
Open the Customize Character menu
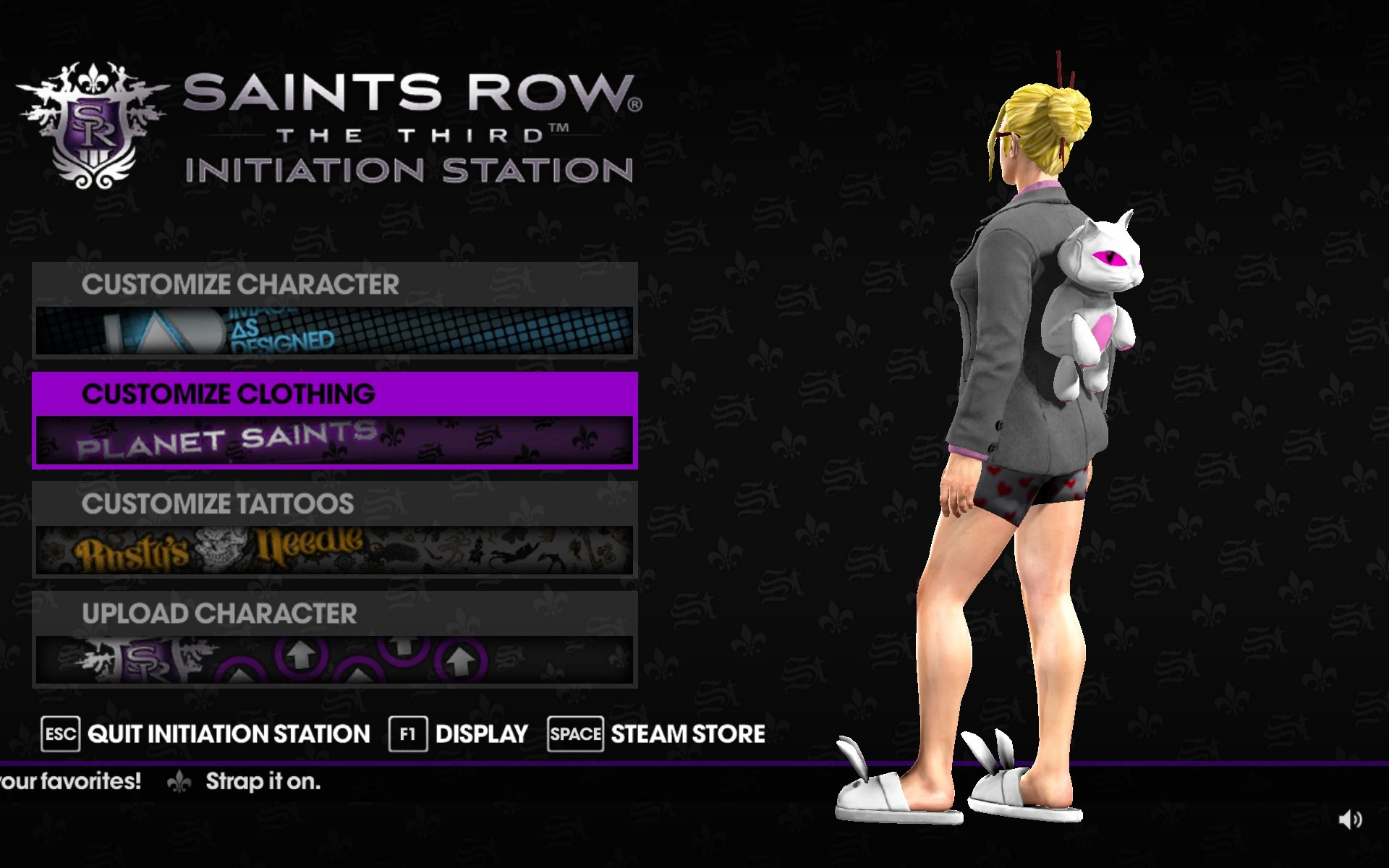point(334,310)
